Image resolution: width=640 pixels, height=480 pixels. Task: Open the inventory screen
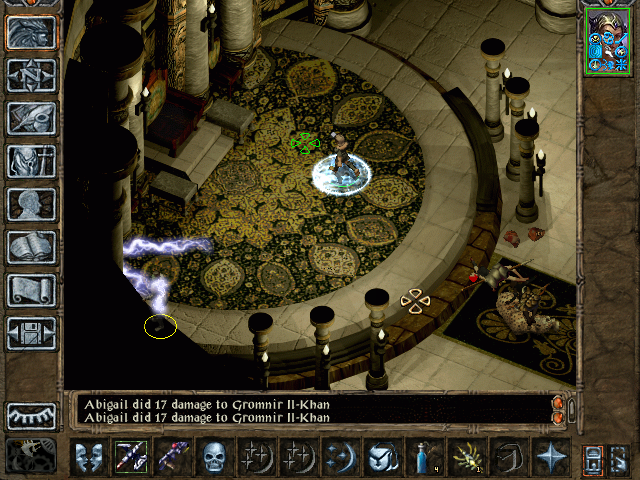click(x=31, y=160)
